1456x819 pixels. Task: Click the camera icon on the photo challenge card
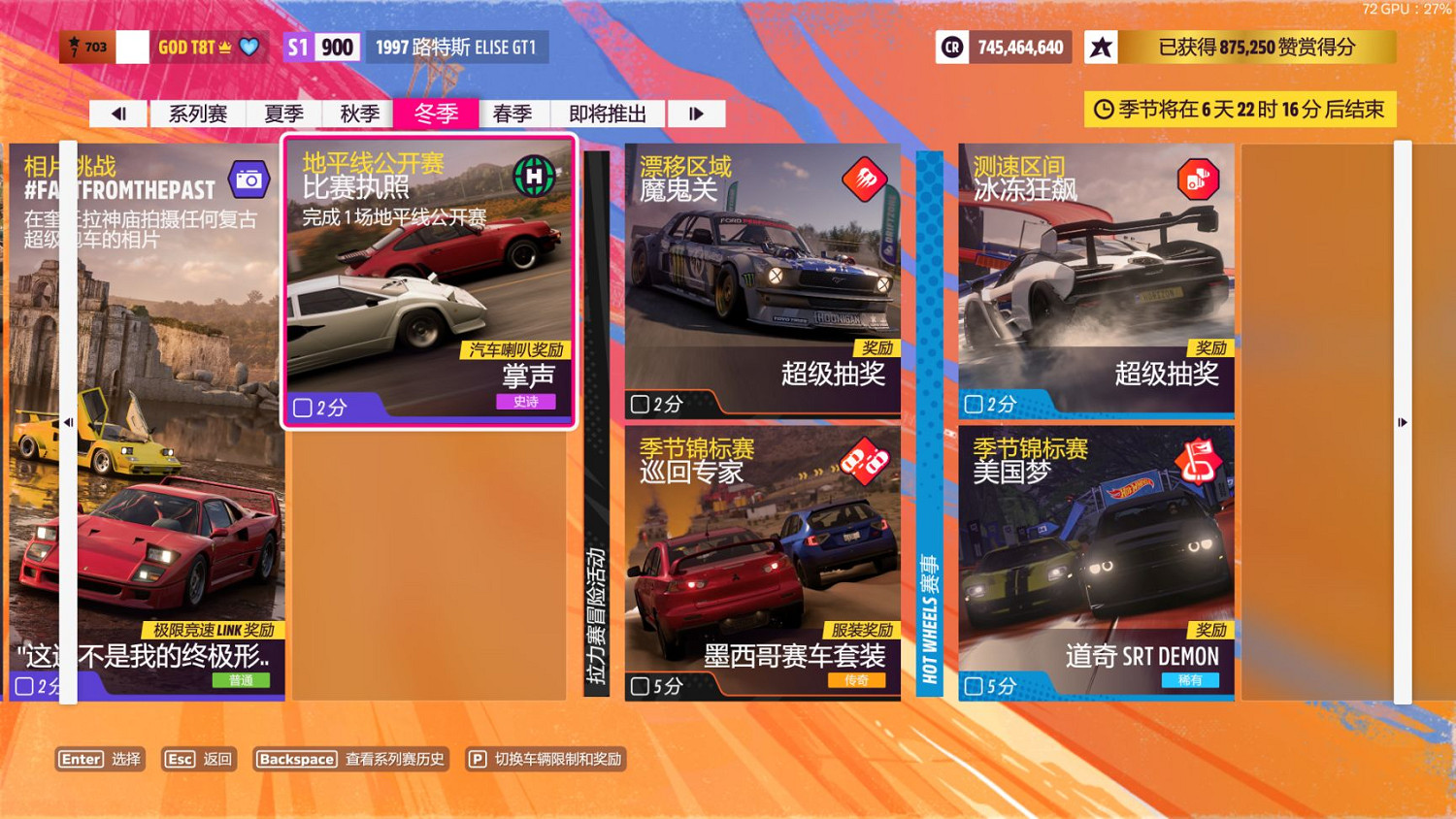[x=248, y=180]
